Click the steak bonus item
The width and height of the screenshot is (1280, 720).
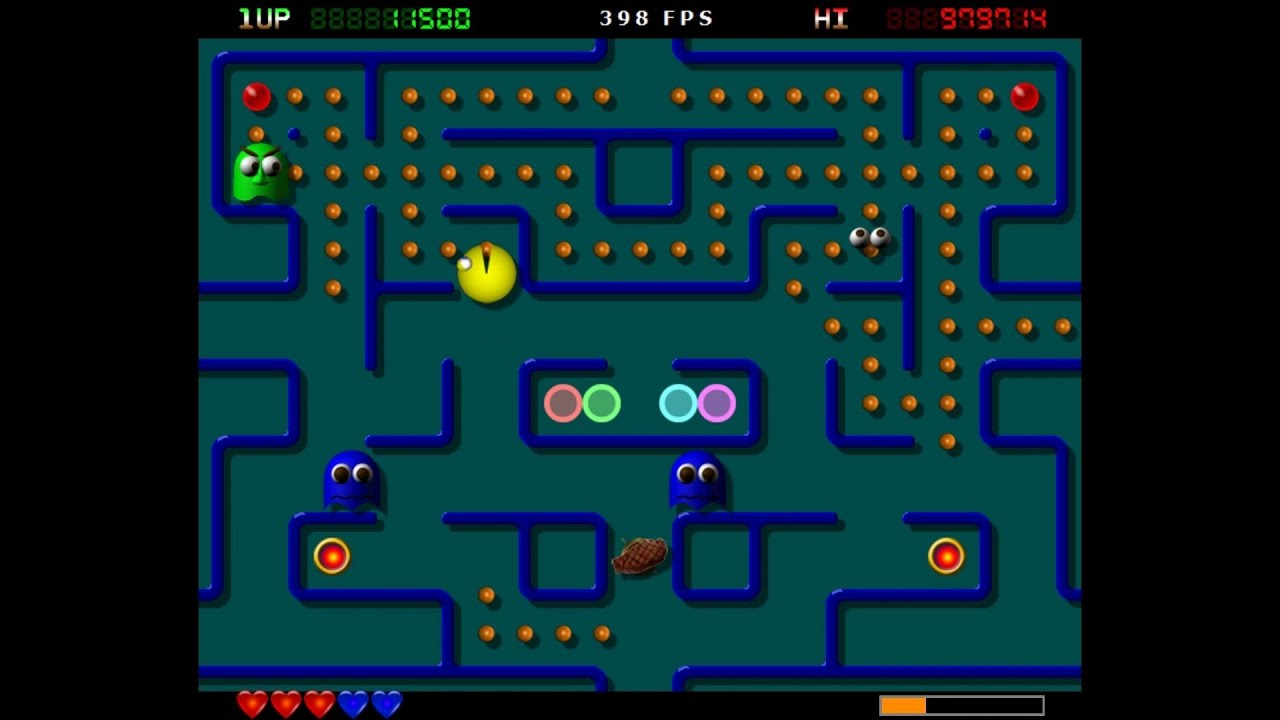(641, 557)
